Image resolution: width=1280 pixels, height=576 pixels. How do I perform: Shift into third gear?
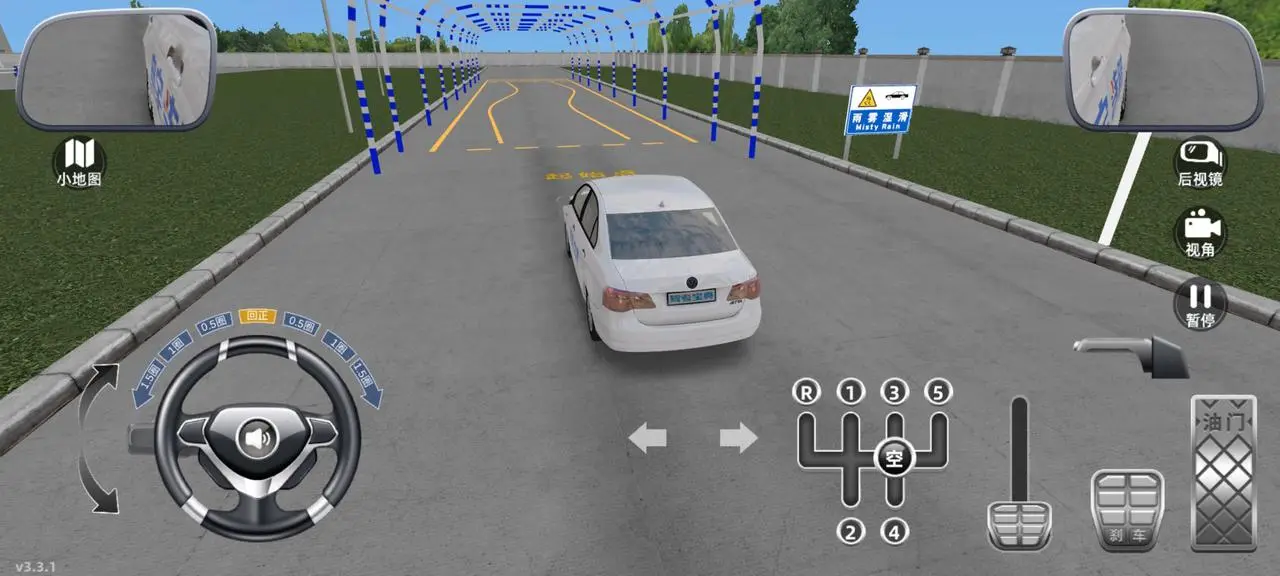[894, 391]
